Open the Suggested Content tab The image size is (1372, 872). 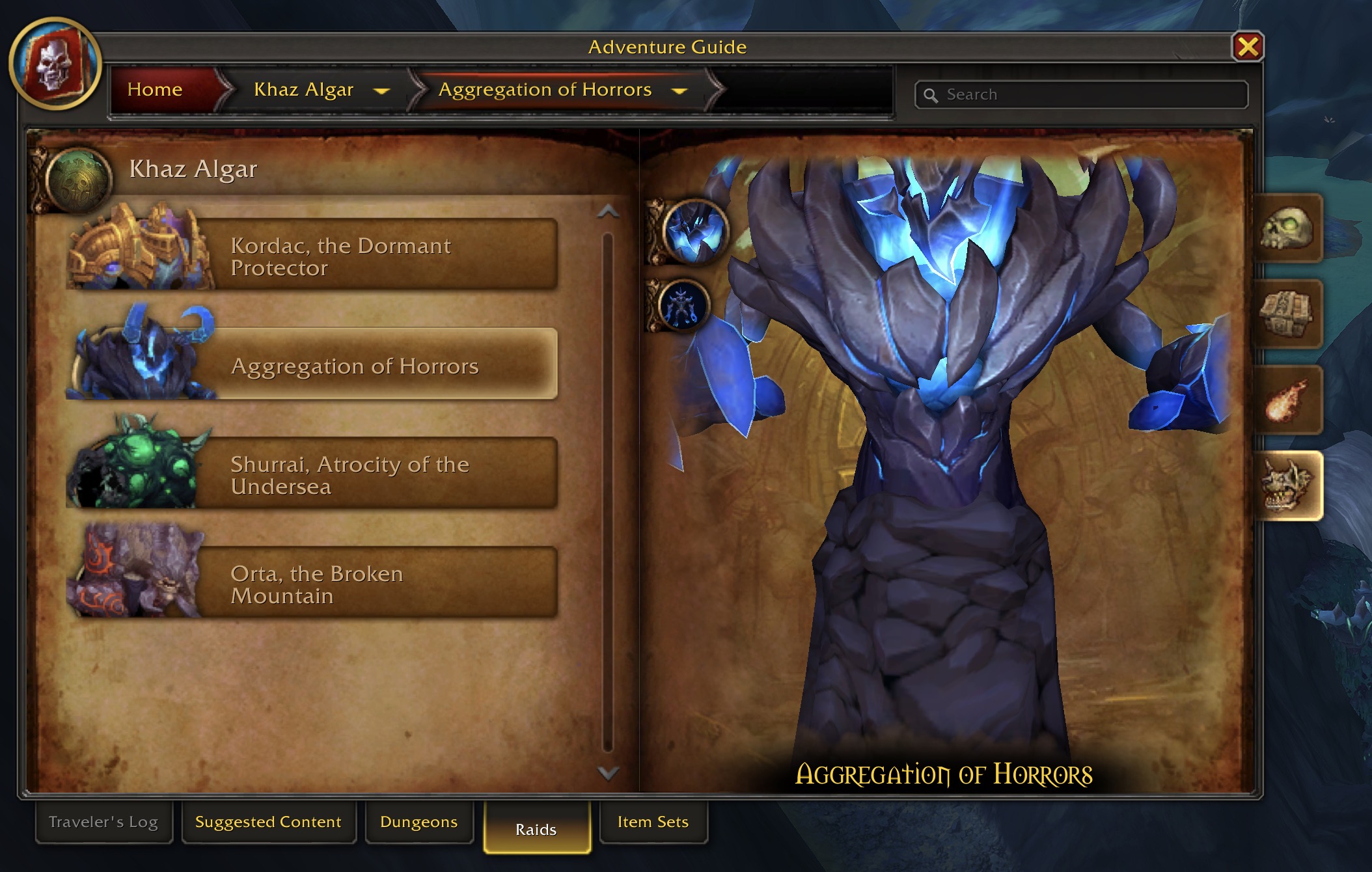pyautogui.click(x=268, y=822)
